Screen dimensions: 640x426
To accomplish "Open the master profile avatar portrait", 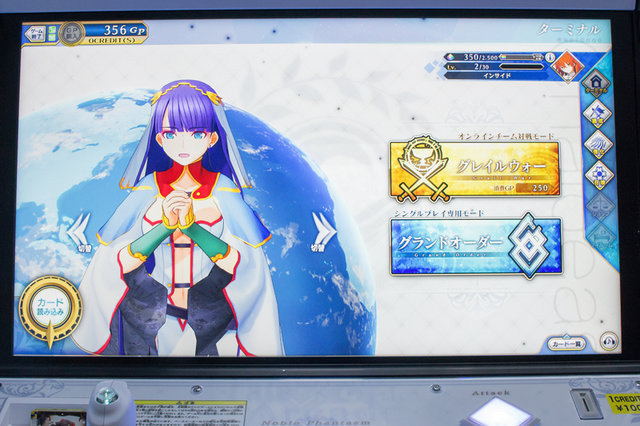I will pyautogui.click(x=567, y=67).
